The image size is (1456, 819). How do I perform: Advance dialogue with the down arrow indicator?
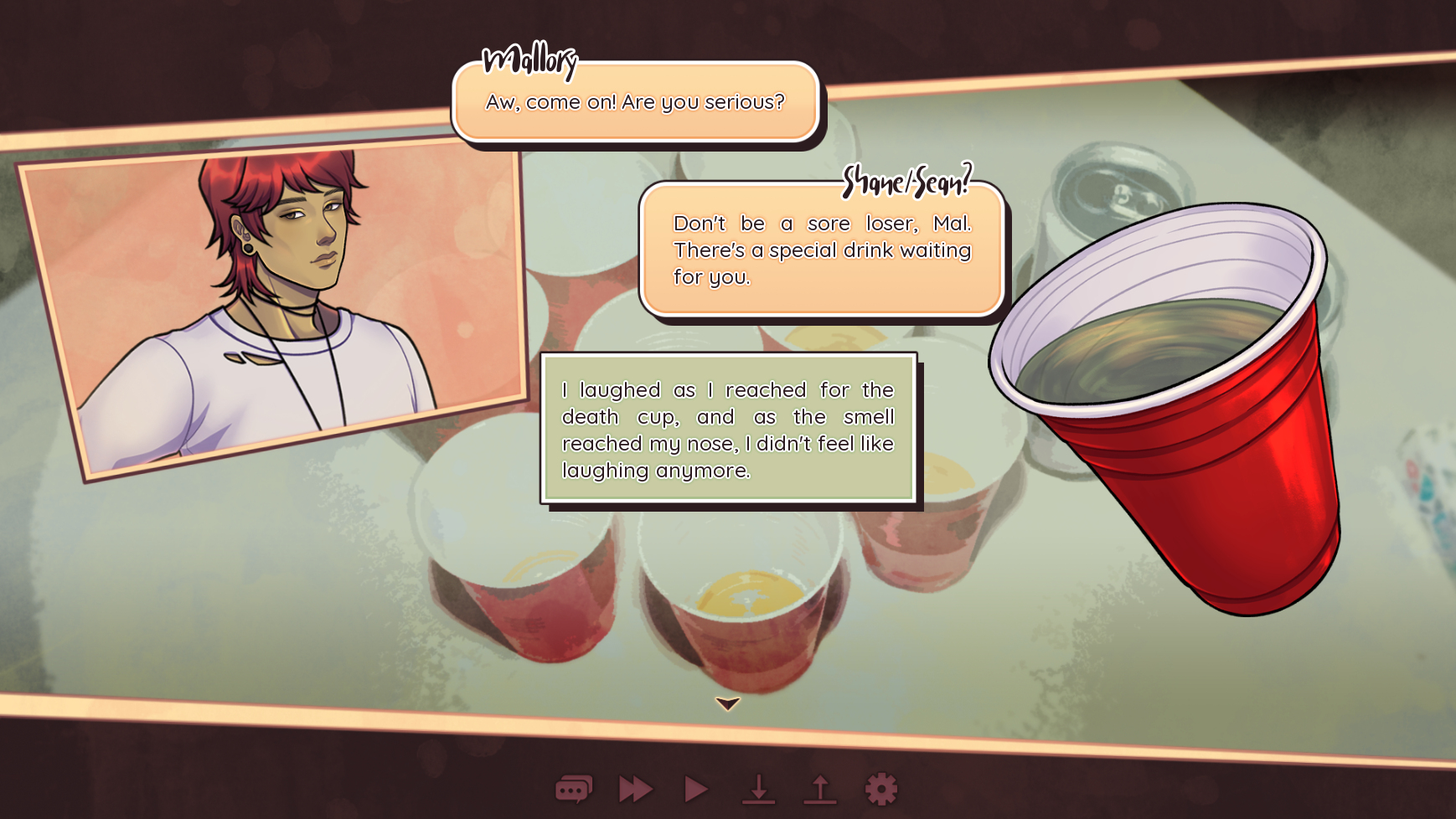pyautogui.click(x=727, y=703)
